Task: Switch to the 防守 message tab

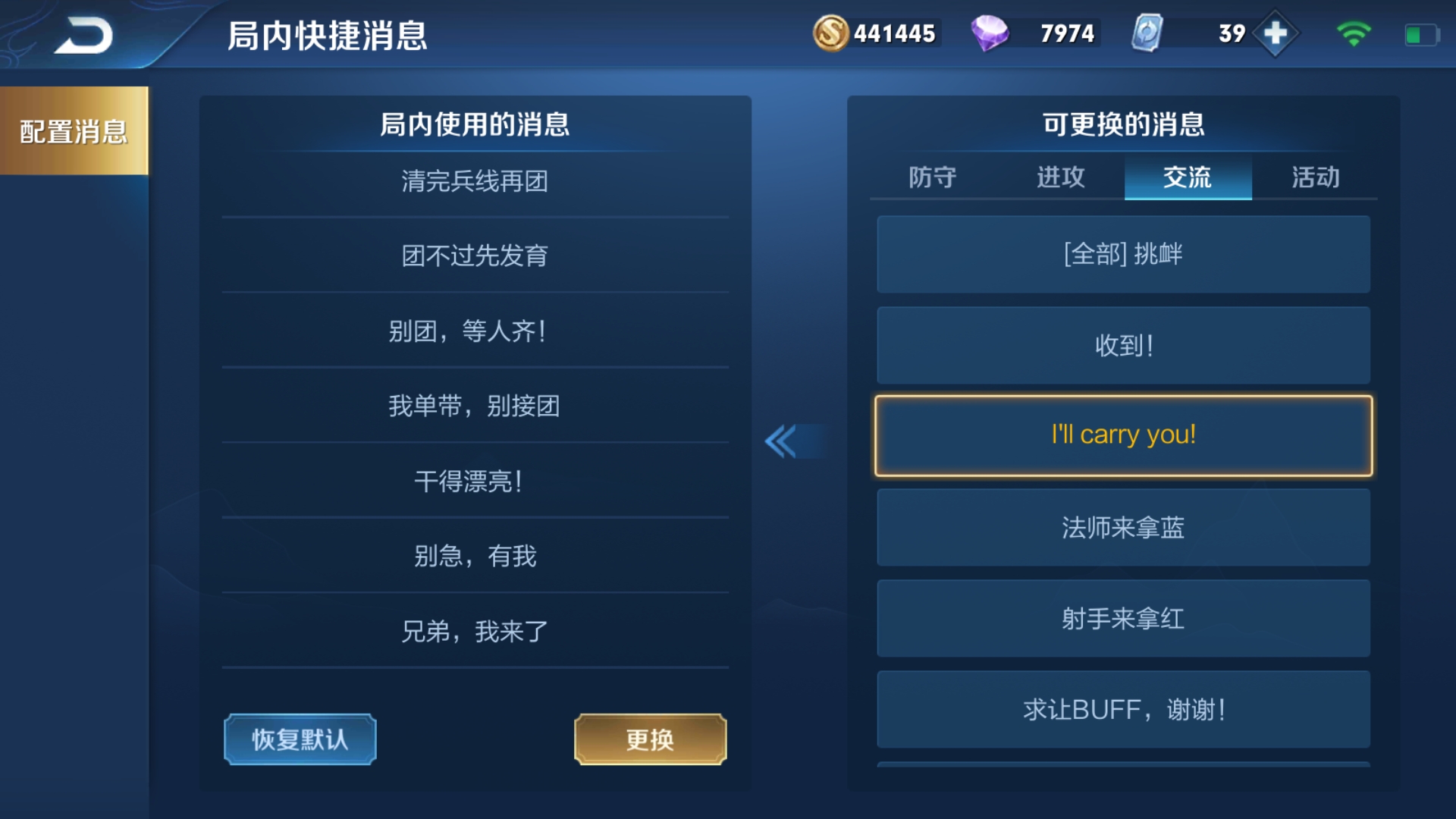Action: pos(932,177)
